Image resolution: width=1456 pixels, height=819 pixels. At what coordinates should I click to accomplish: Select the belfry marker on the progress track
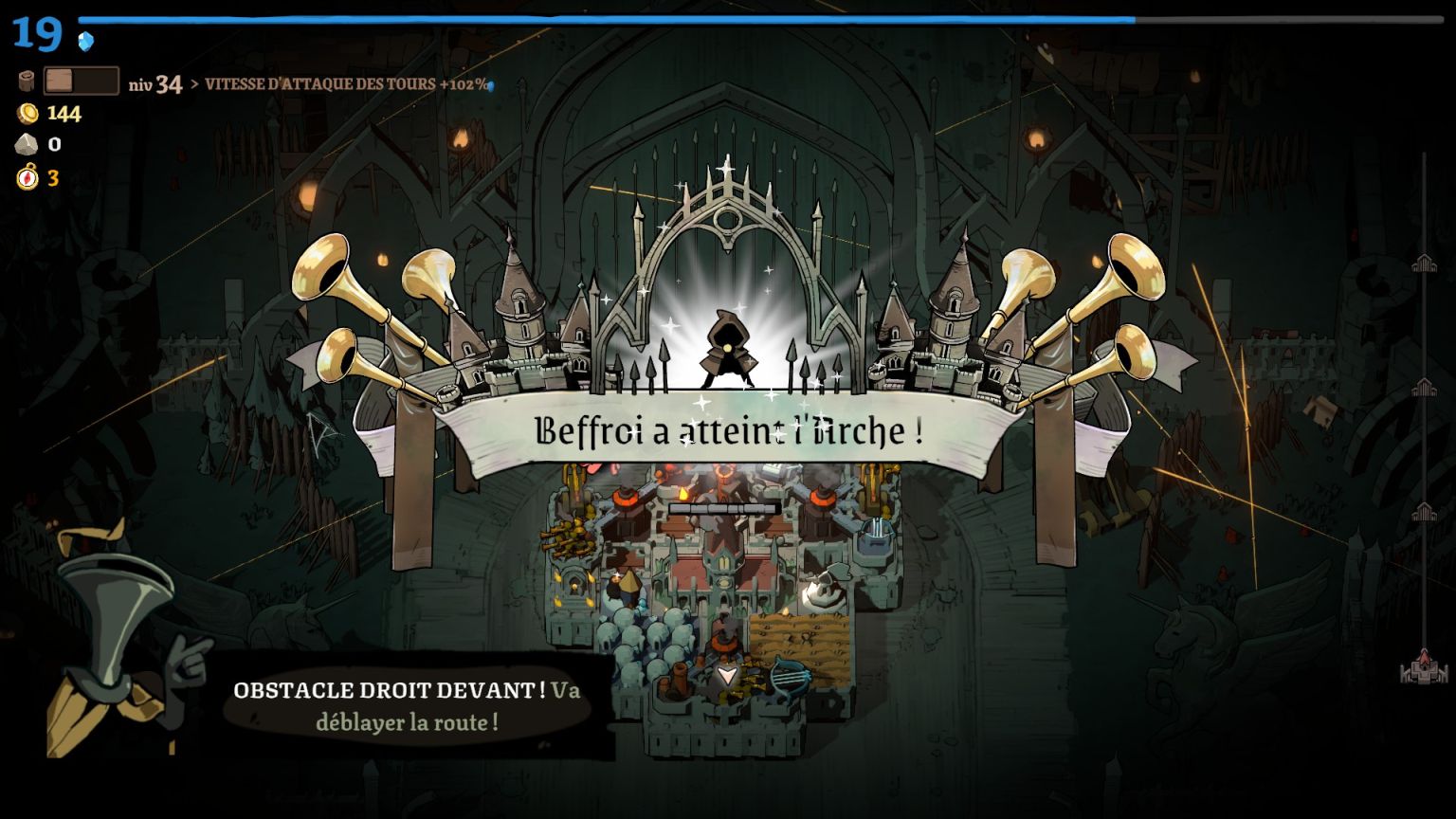click(x=1424, y=664)
